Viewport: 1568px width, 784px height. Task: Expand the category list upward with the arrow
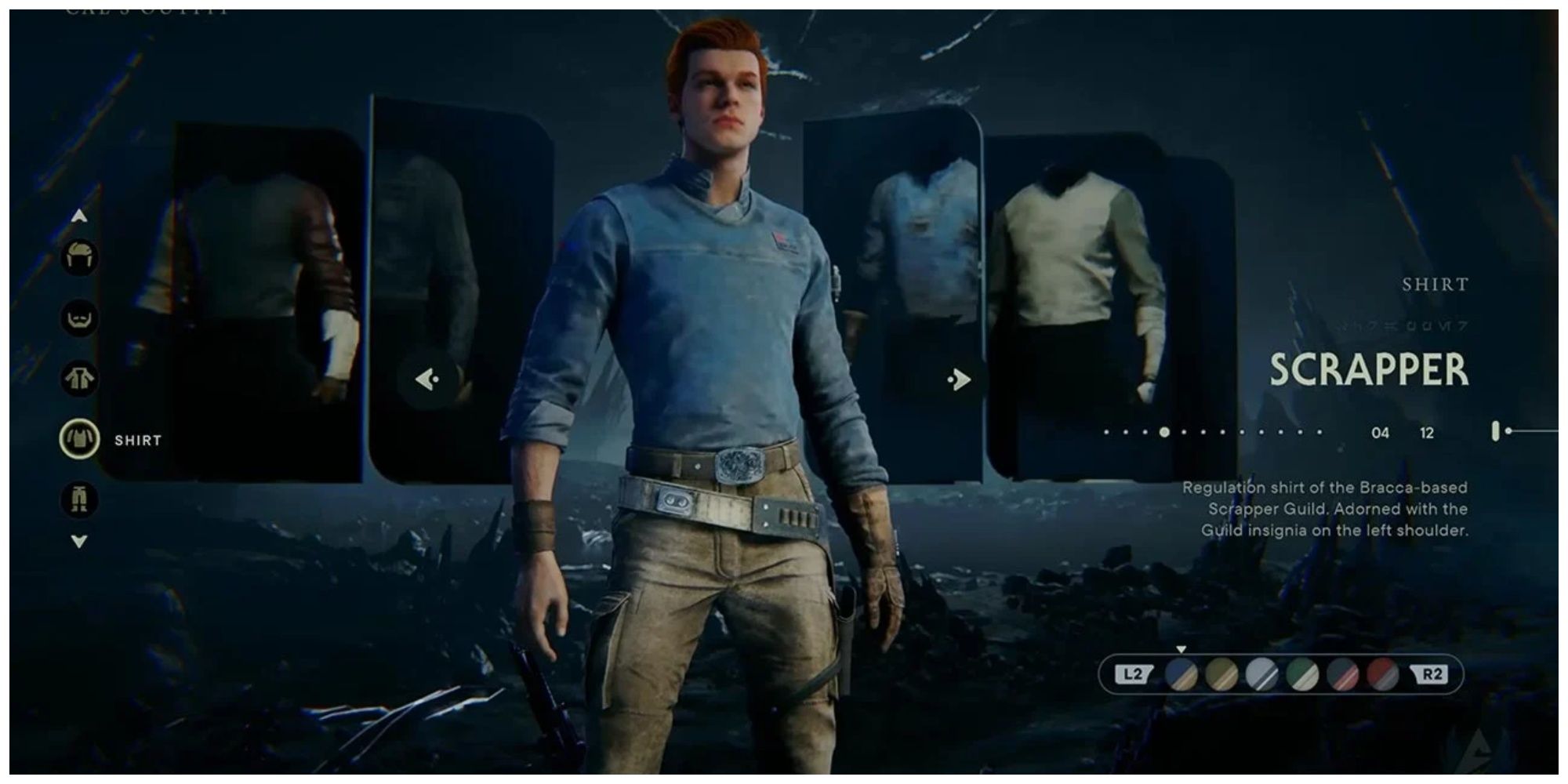click(79, 216)
